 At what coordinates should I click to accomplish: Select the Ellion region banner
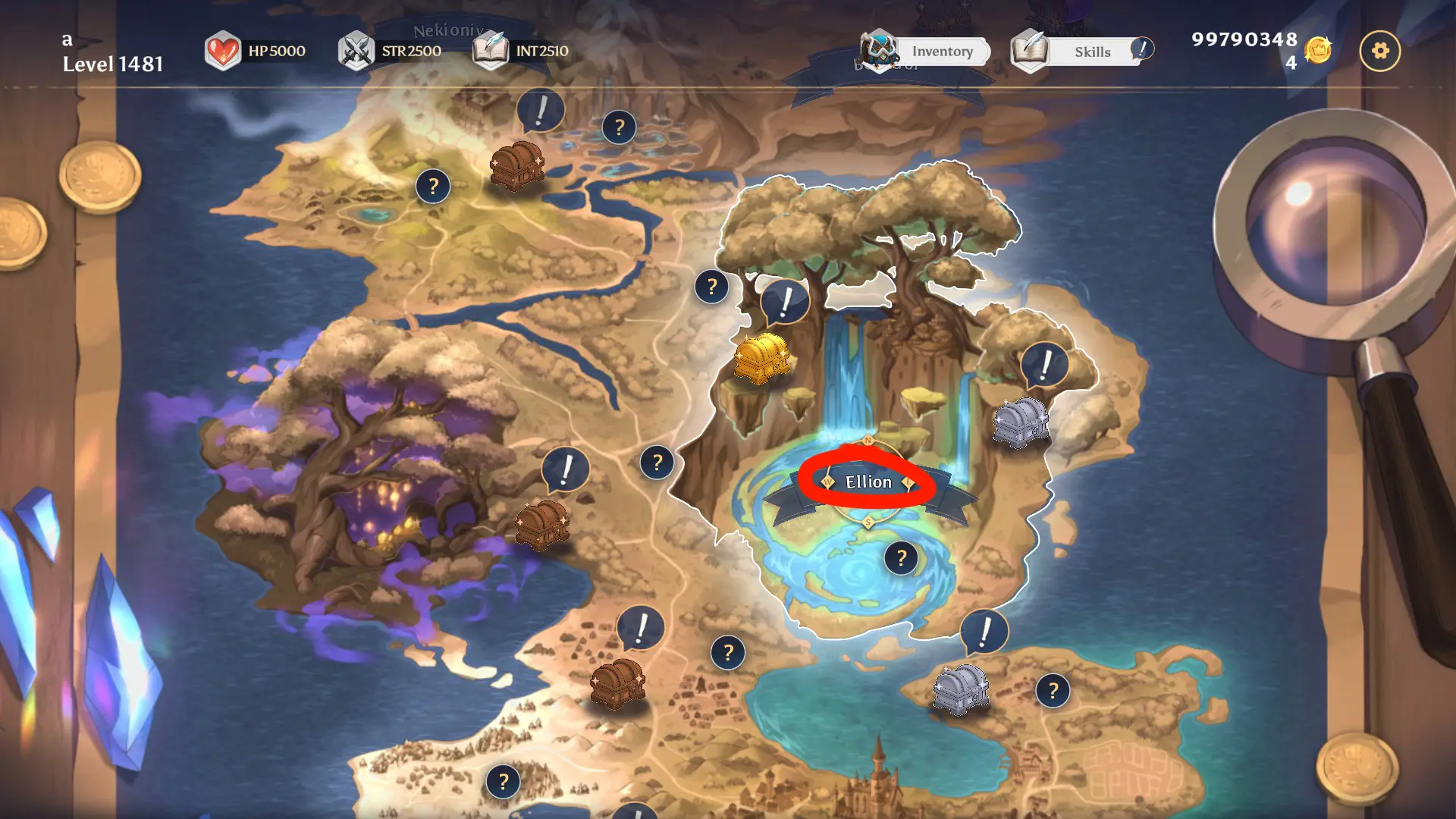point(868,482)
